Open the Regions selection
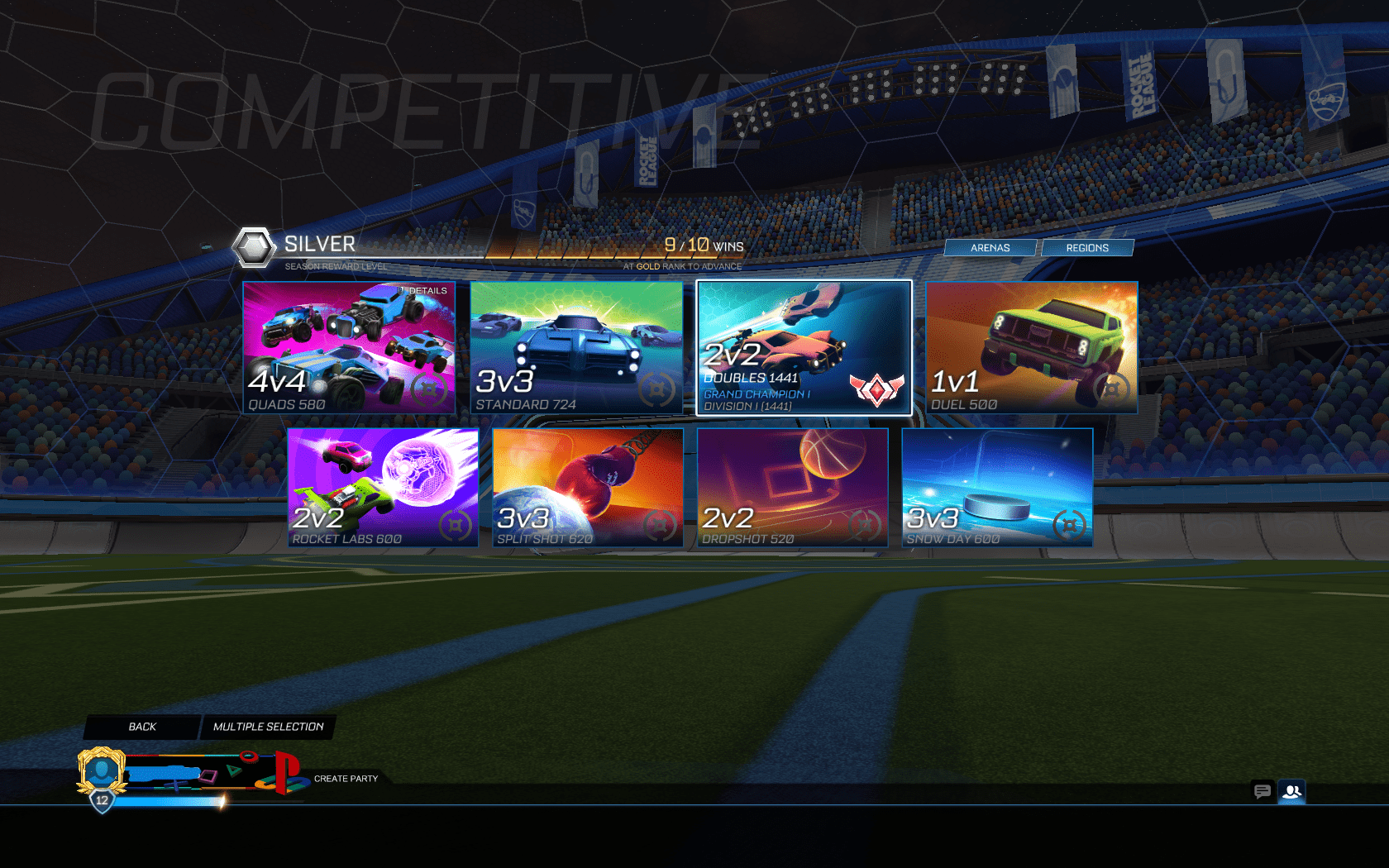The height and width of the screenshot is (868, 1389). (x=1087, y=247)
